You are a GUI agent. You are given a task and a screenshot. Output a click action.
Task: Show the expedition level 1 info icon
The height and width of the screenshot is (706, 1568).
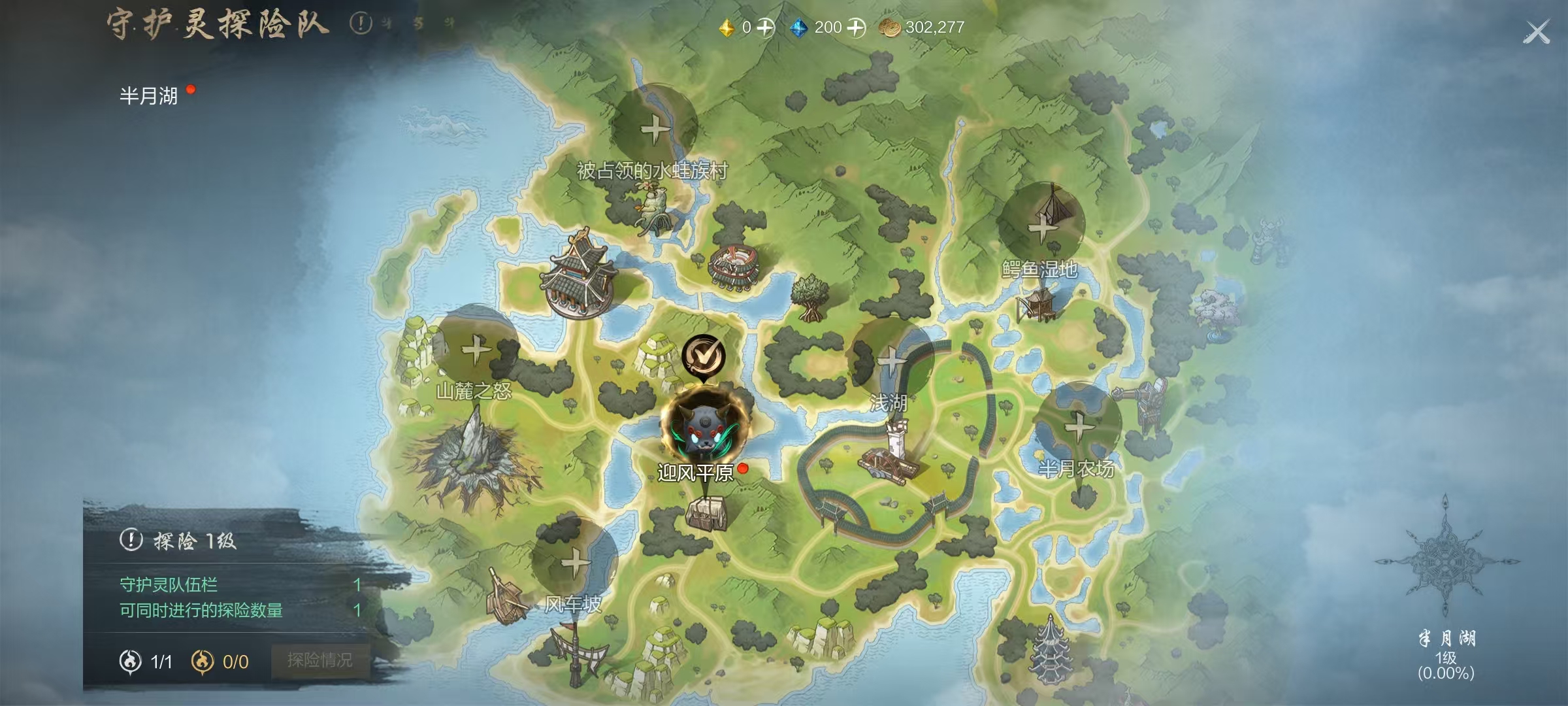coord(131,540)
